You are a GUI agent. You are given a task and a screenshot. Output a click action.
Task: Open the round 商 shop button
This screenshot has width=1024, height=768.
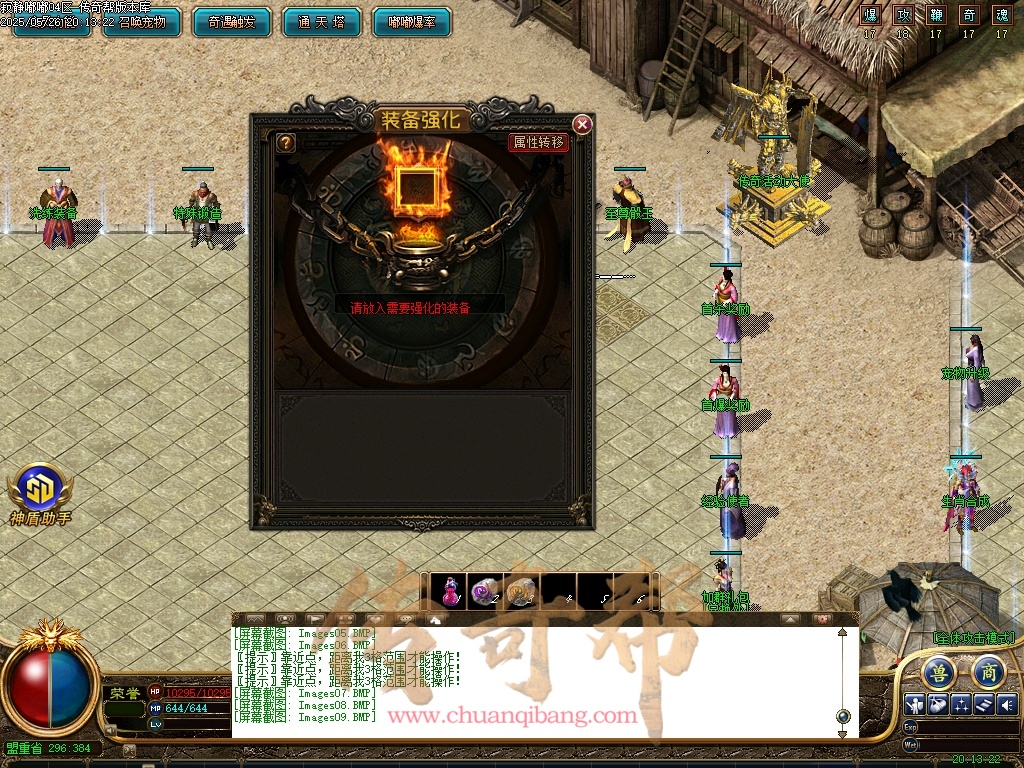[987, 672]
